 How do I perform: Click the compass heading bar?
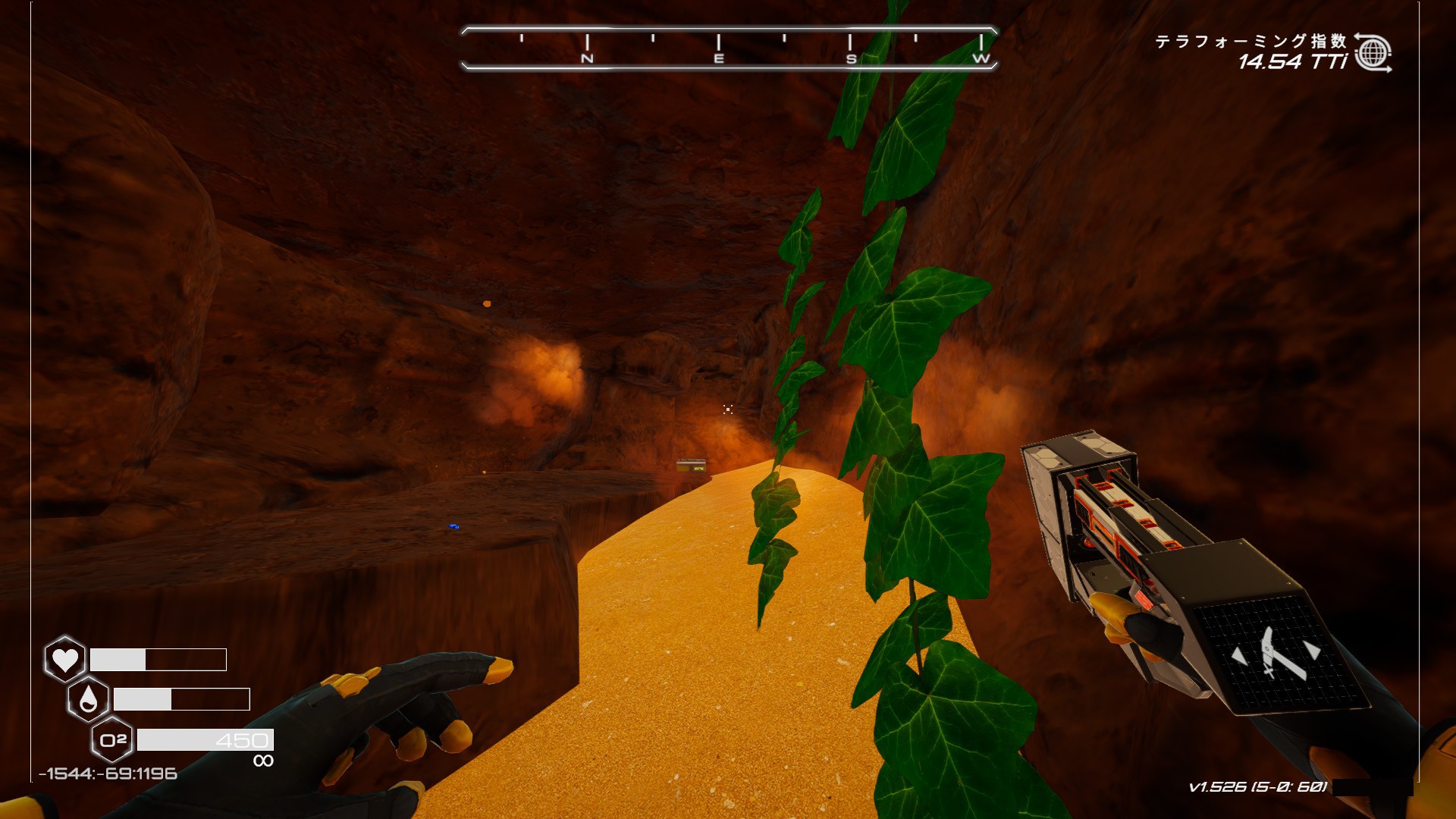pos(728,49)
